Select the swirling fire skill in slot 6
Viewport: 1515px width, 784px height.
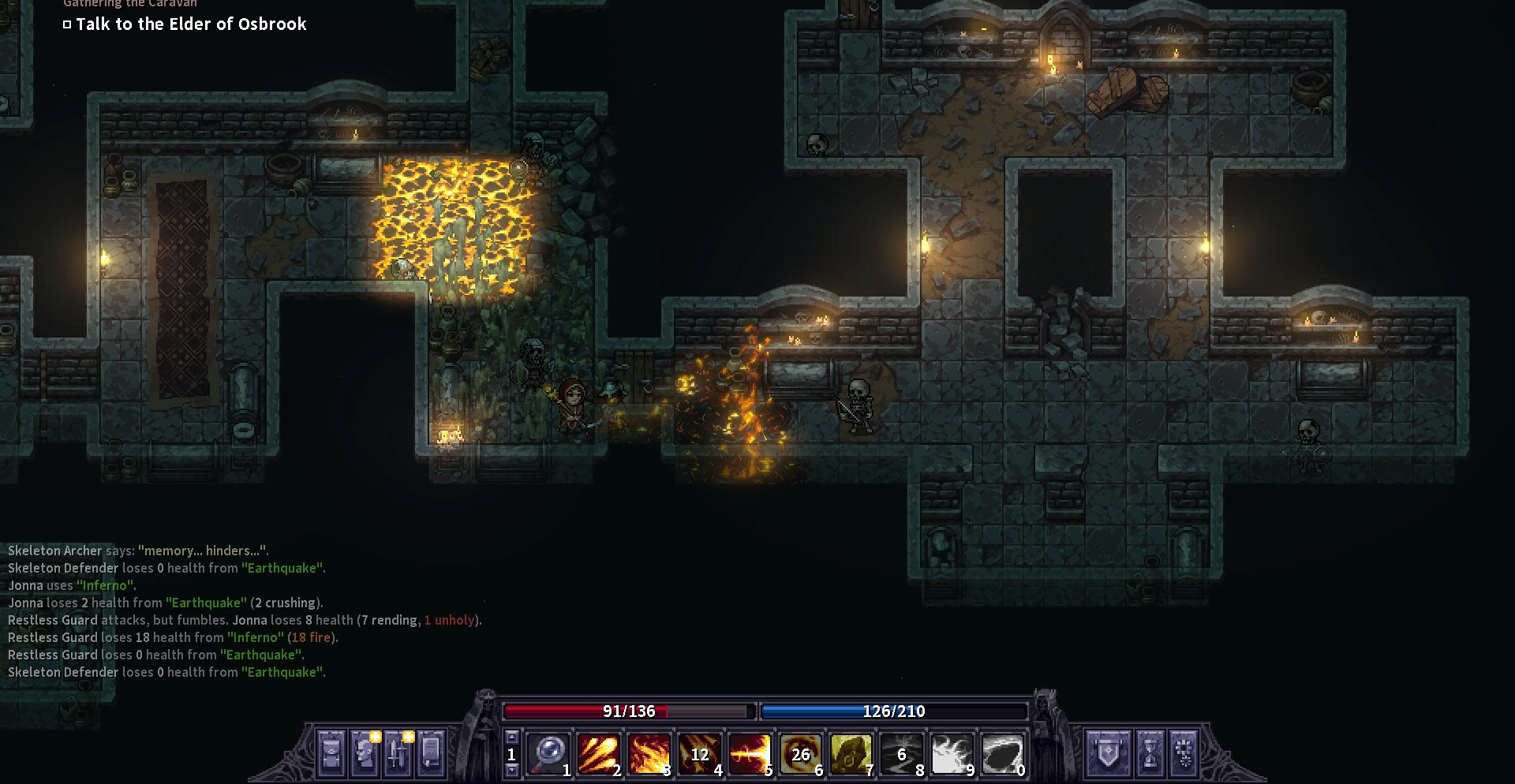click(800, 753)
